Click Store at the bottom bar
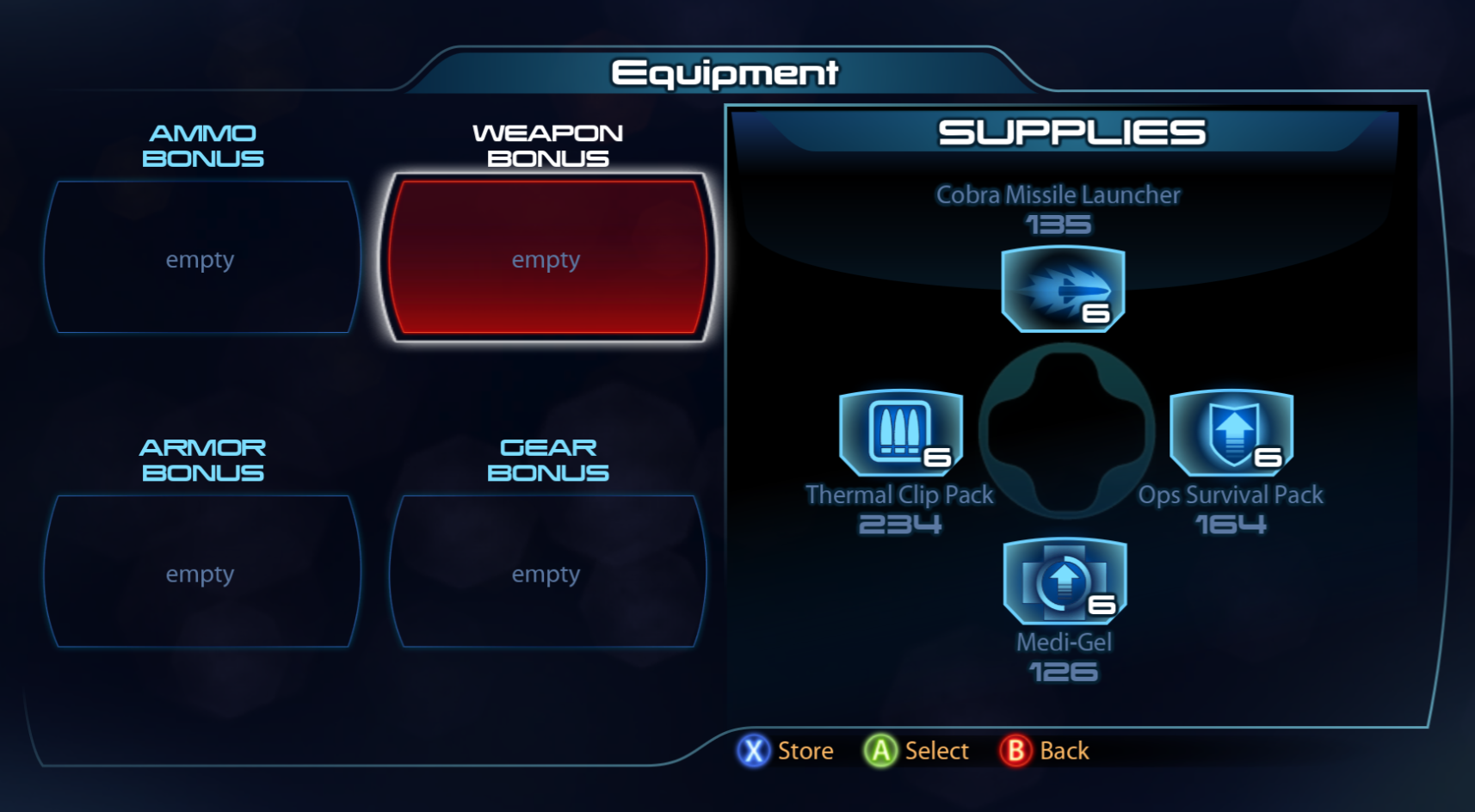1475x812 pixels. pos(802,750)
